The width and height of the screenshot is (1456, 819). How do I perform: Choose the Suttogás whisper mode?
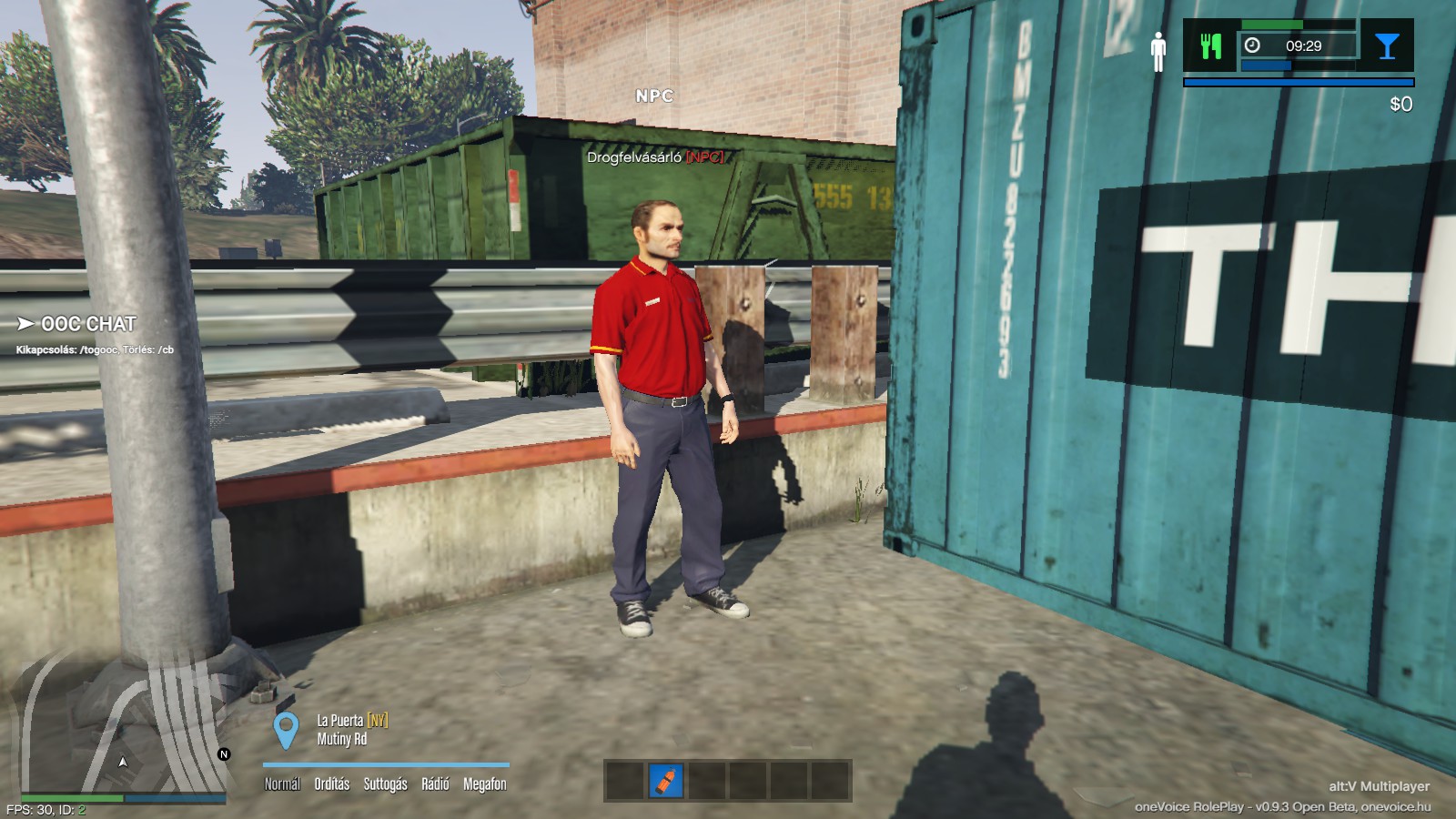click(385, 784)
